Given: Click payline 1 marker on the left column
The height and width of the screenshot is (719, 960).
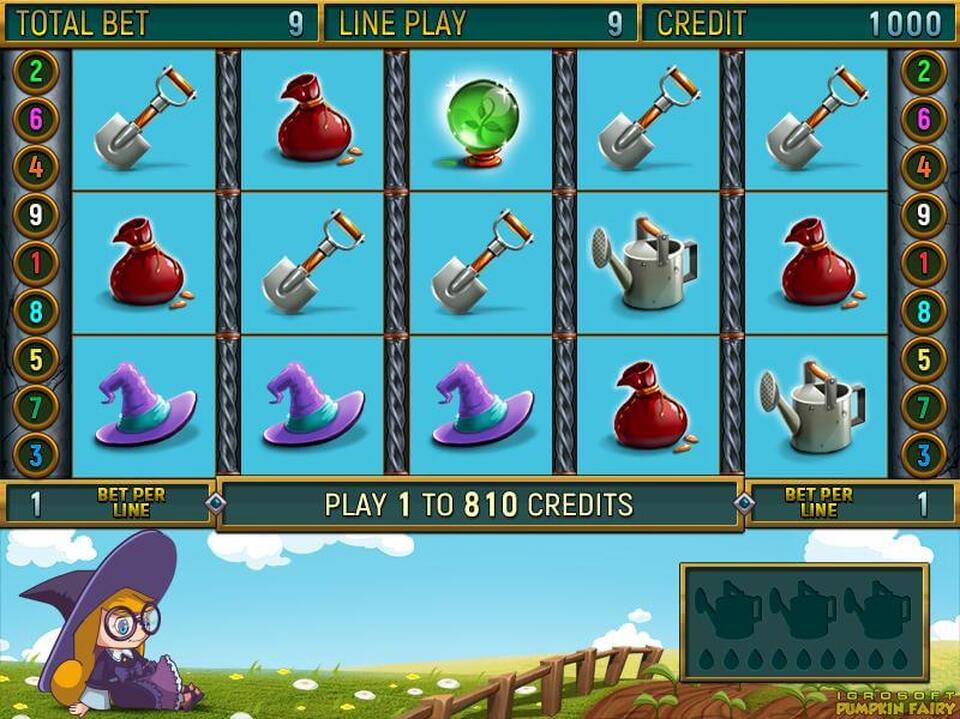Looking at the screenshot, I should 36,264.
